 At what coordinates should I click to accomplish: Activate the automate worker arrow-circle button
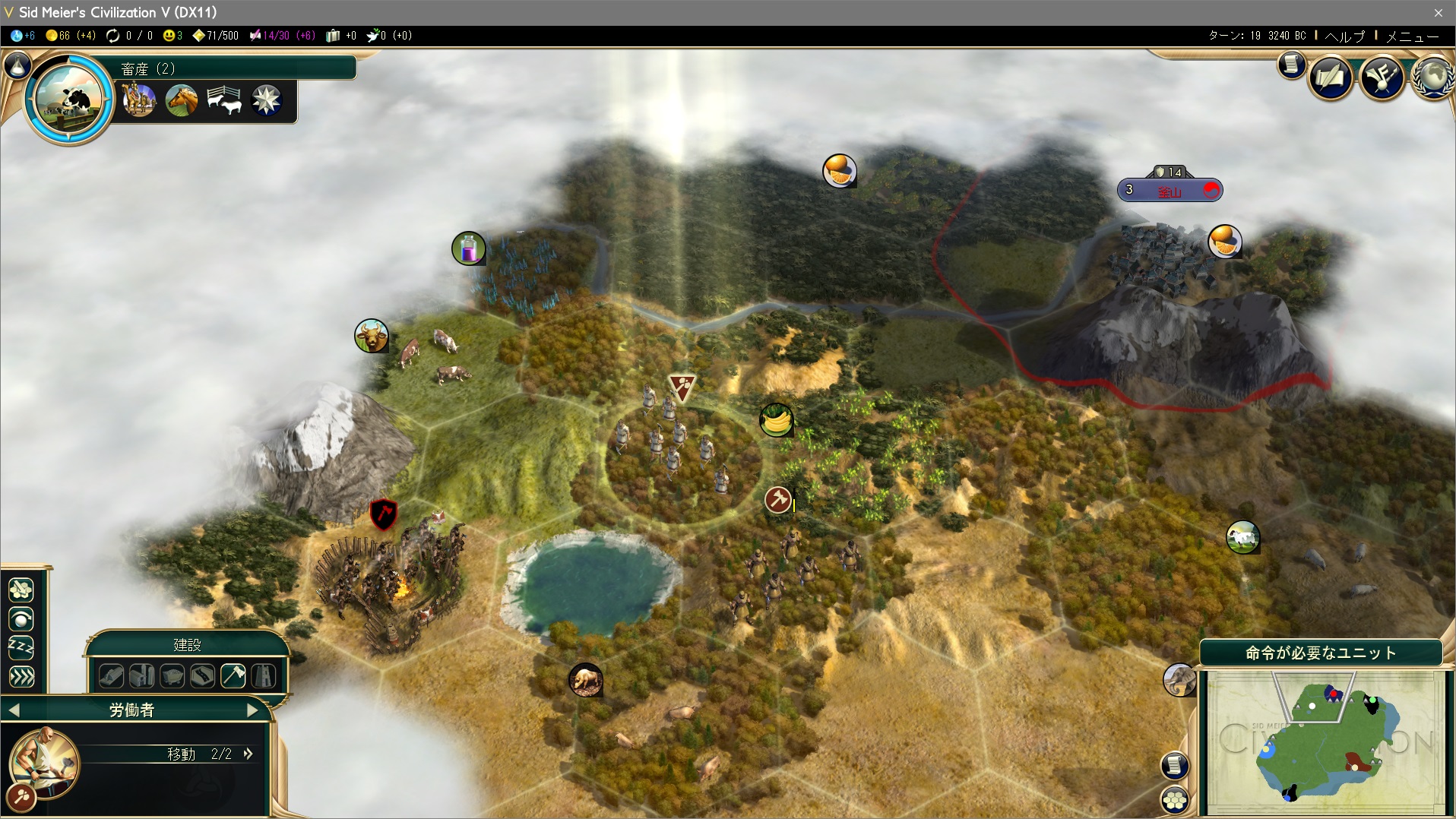[21, 620]
